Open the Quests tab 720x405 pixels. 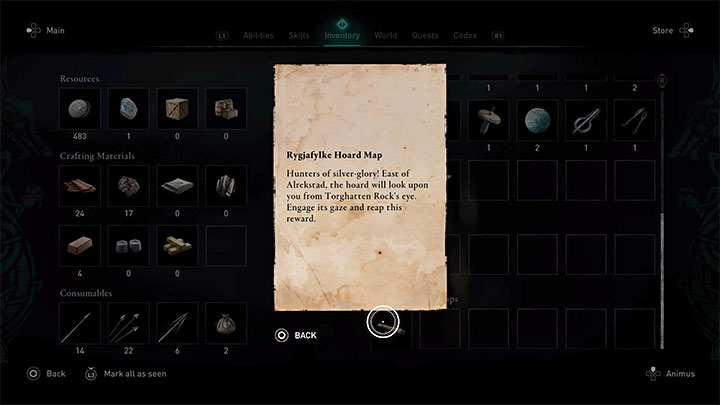(x=425, y=35)
